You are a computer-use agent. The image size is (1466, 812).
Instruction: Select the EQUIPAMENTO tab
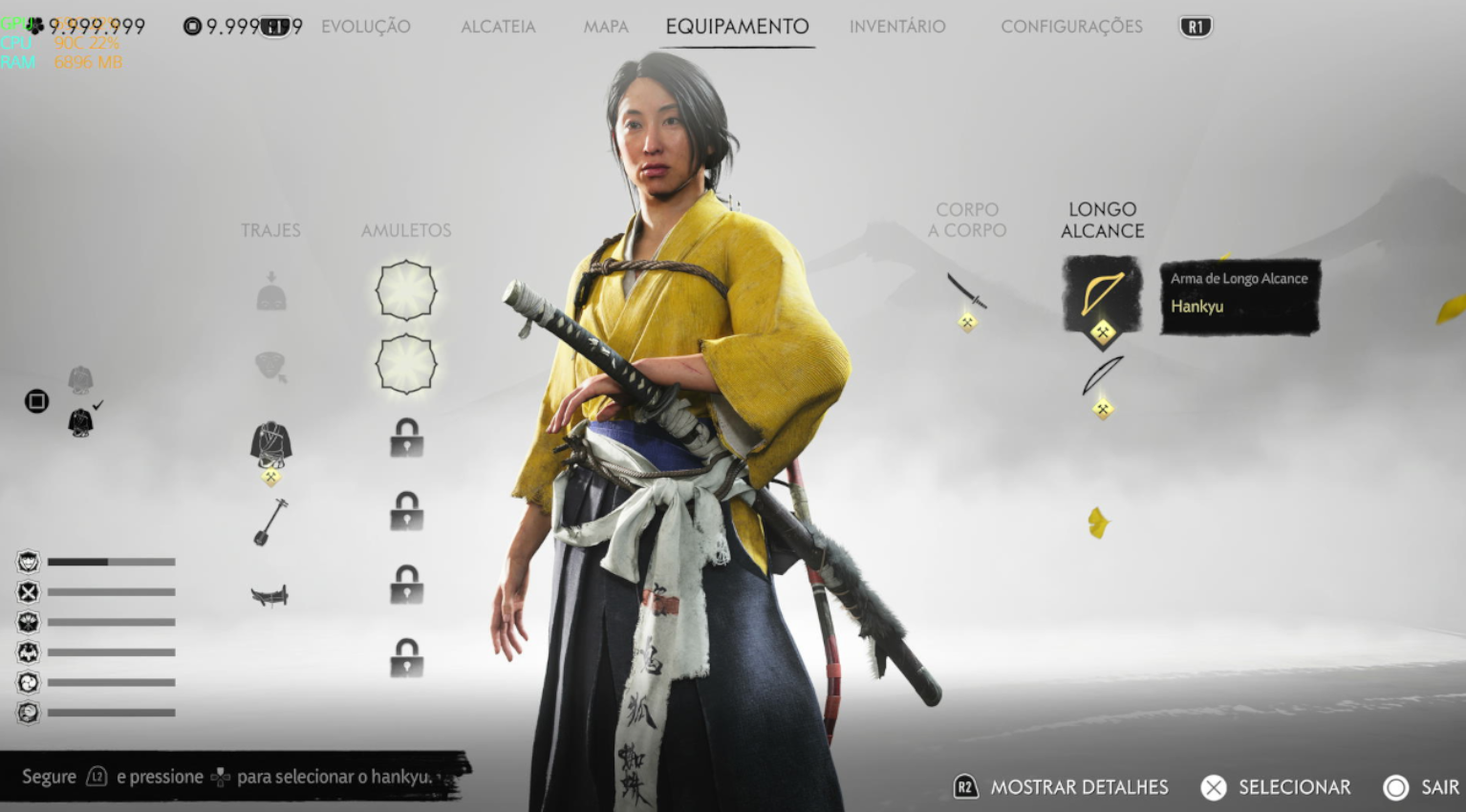(x=737, y=27)
